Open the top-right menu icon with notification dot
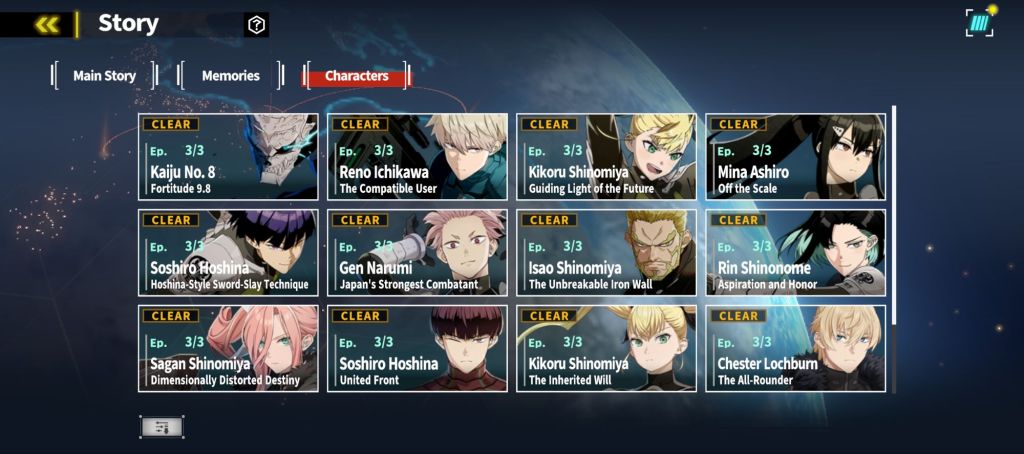Viewport: 1024px width, 454px height. pos(980,22)
